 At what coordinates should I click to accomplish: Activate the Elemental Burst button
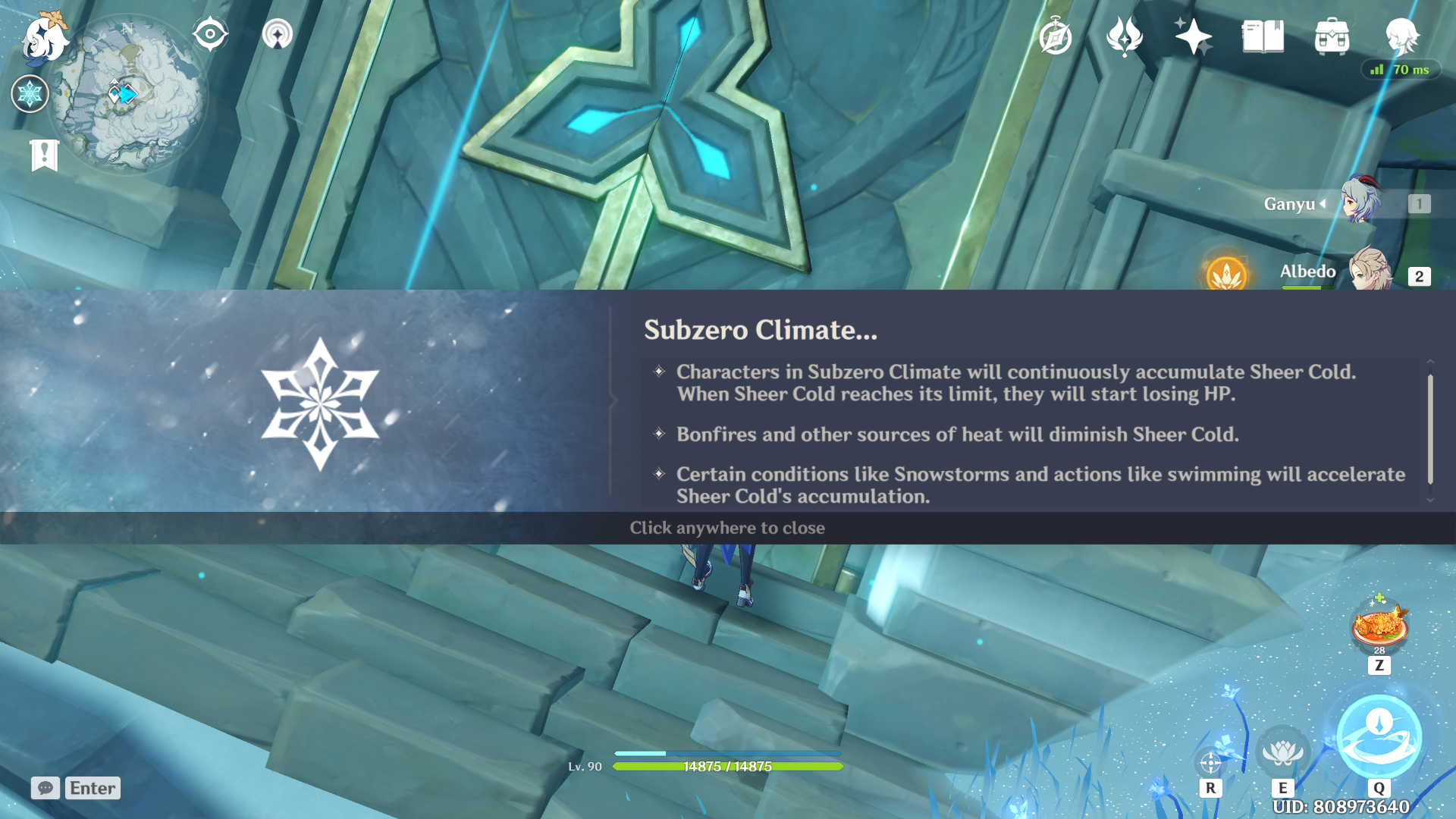1379,736
